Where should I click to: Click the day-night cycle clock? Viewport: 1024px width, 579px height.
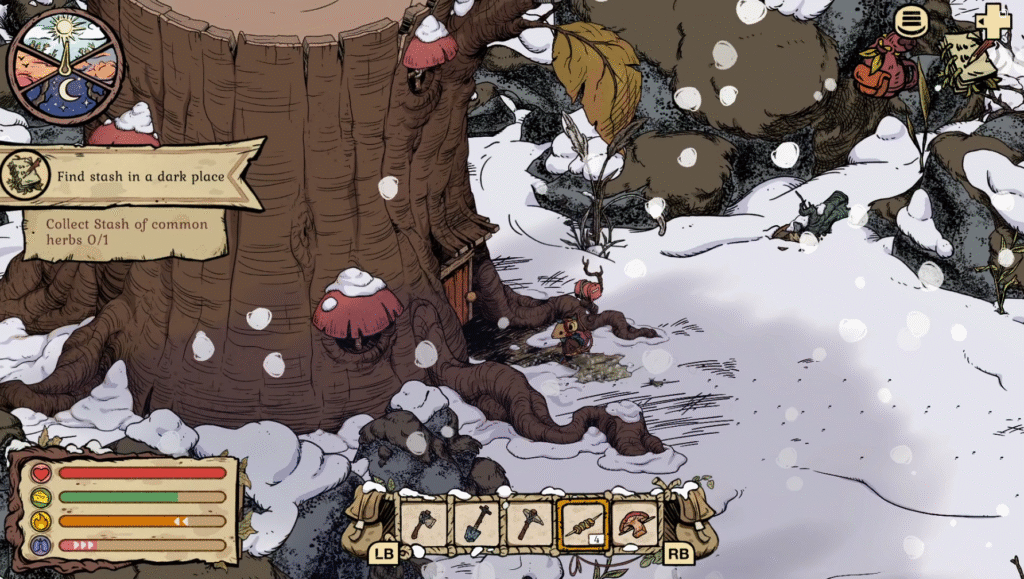(65, 66)
